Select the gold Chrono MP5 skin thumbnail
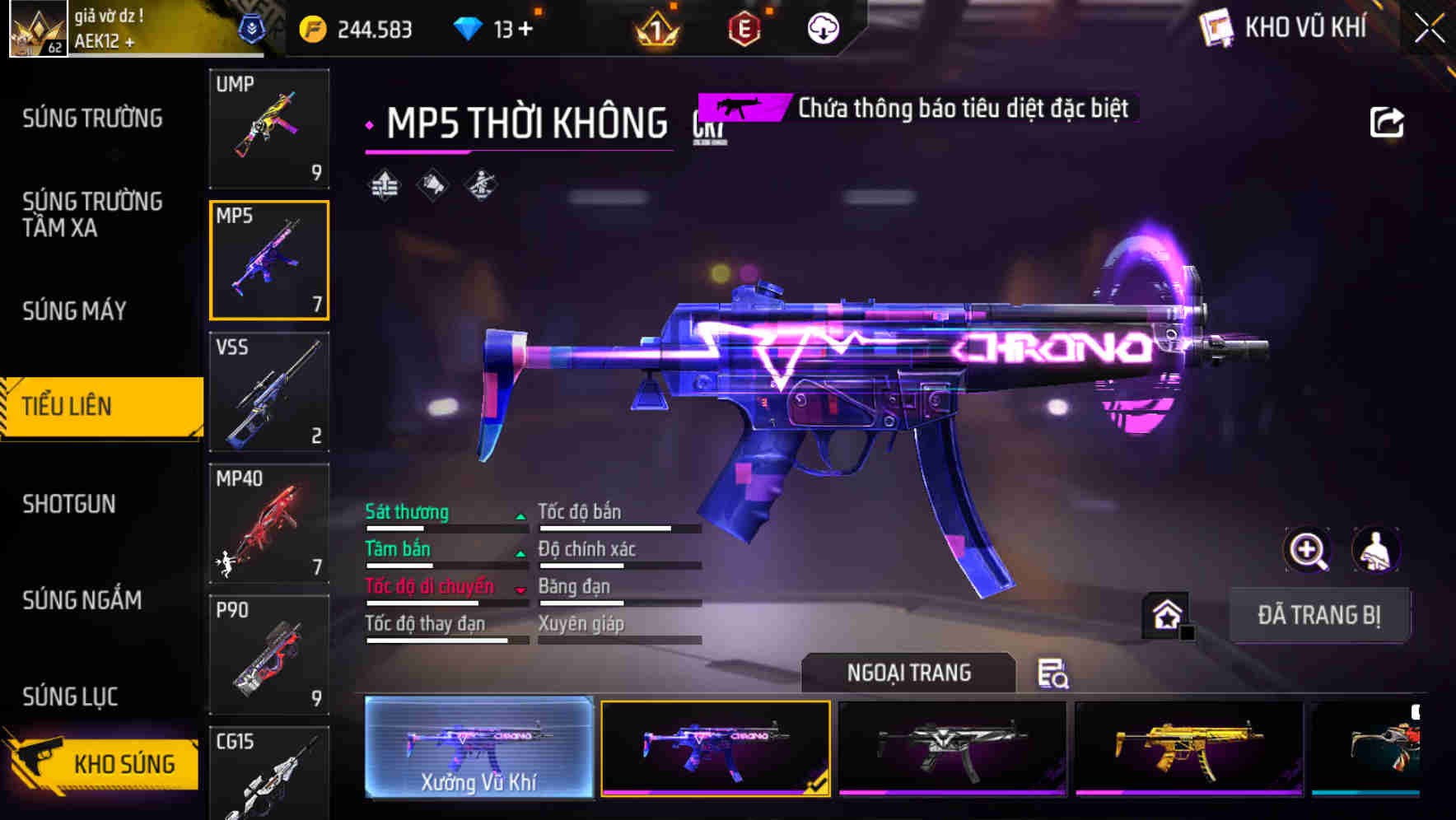Viewport: 1456px width, 820px height. 1187,749
